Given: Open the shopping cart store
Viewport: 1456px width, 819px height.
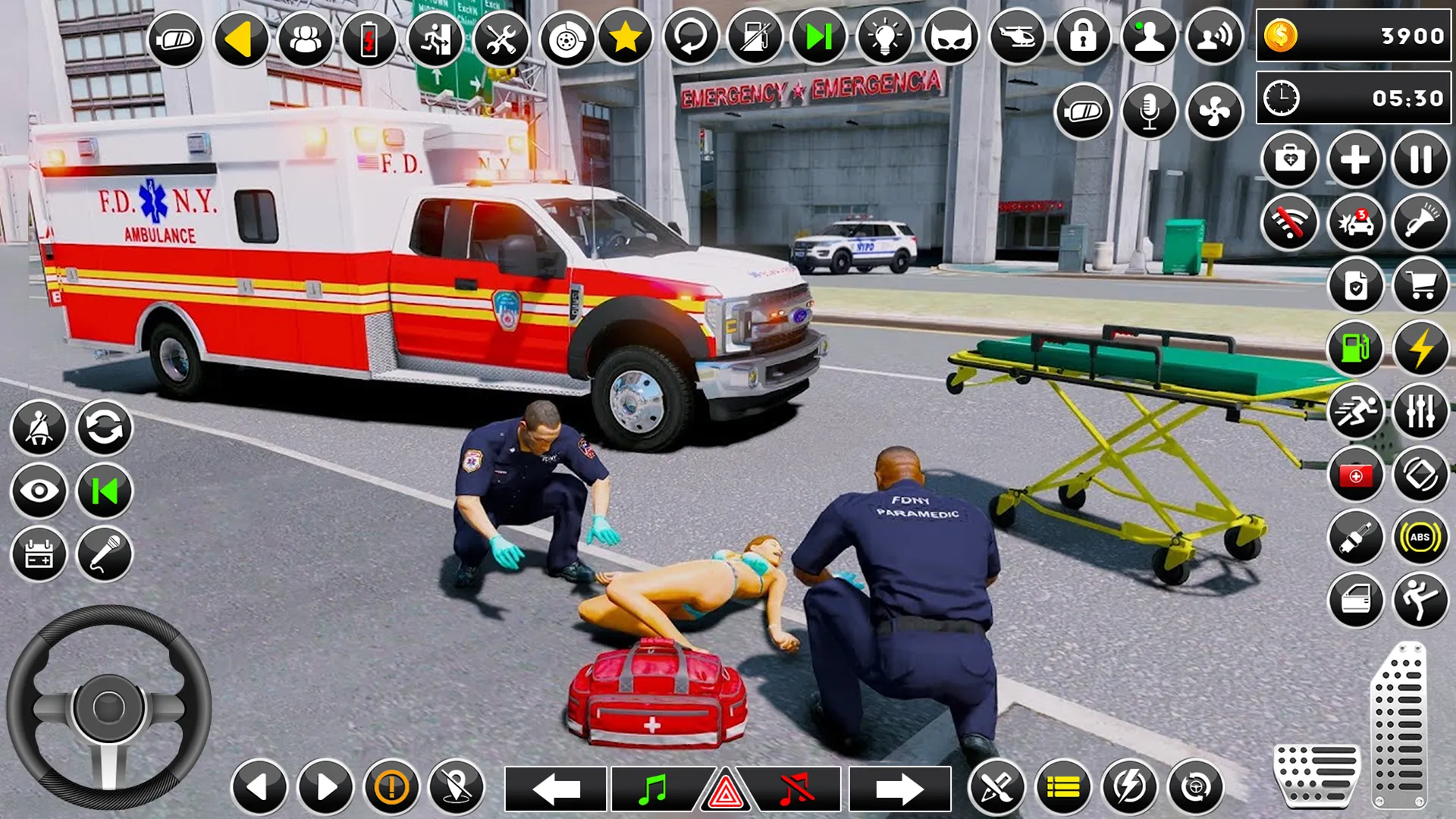Looking at the screenshot, I should (x=1420, y=286).
